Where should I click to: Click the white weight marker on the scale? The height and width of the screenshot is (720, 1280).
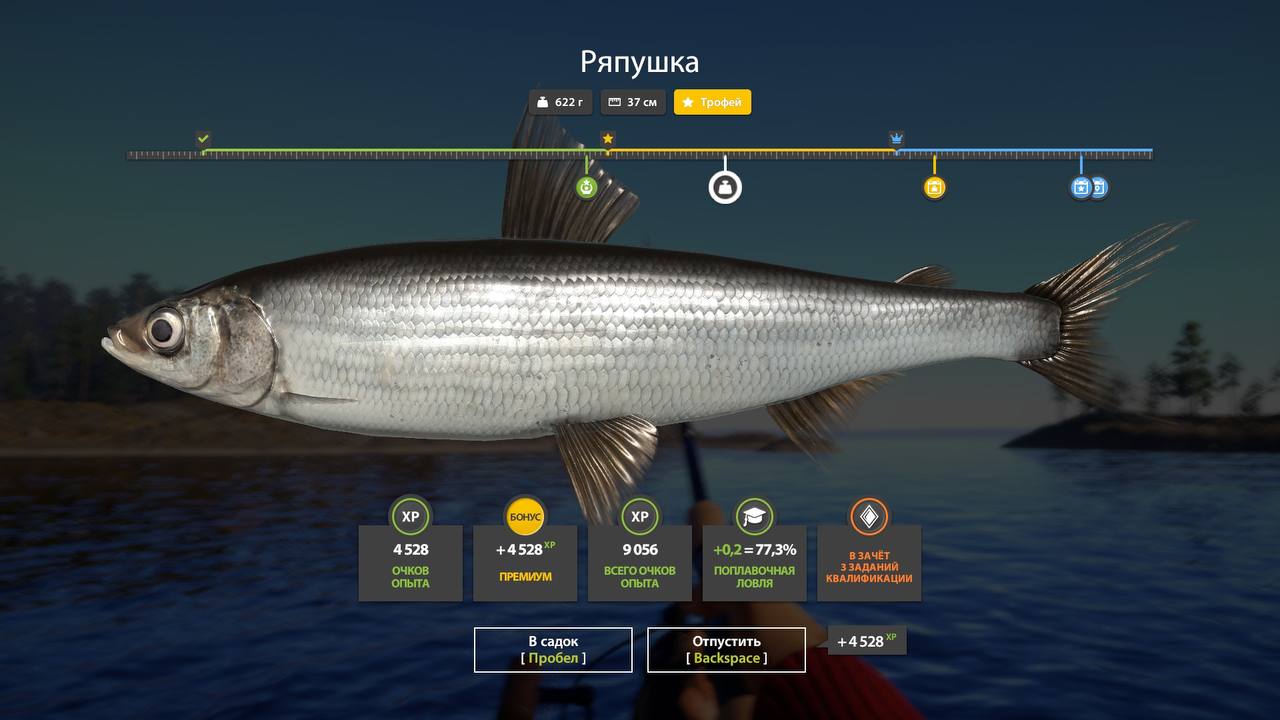point(725,187)
